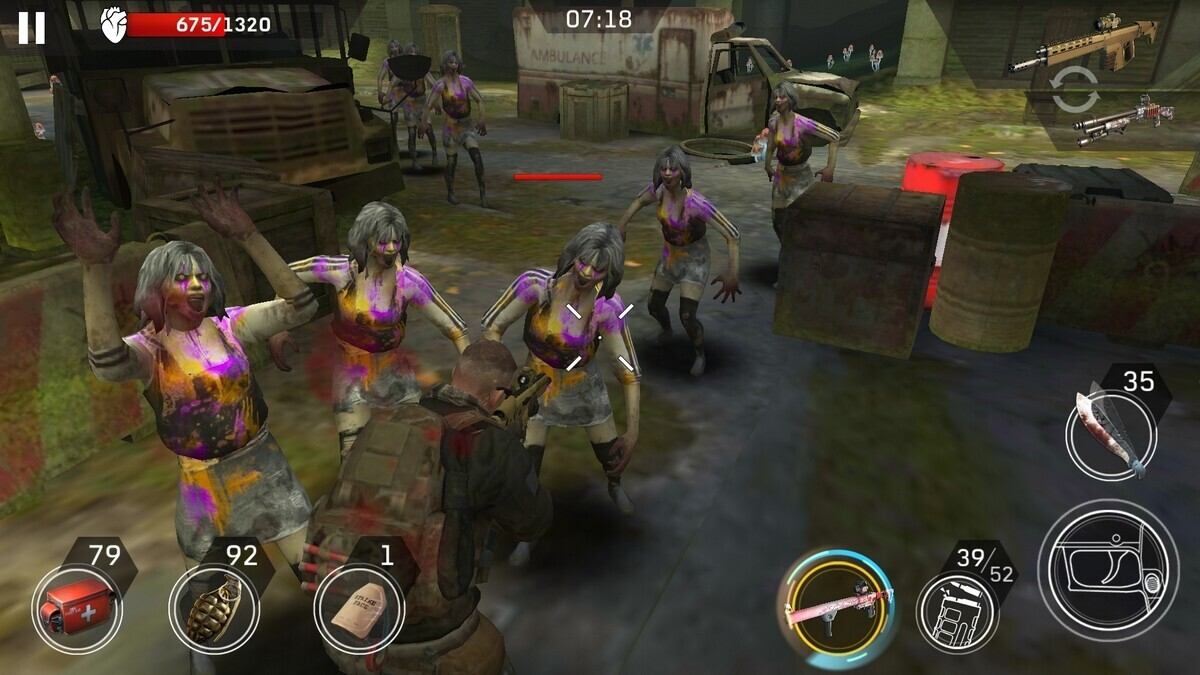This screenshot has height=675, width=1200.
Task: Reload the weapon magazine
Action: pos(957,611)
